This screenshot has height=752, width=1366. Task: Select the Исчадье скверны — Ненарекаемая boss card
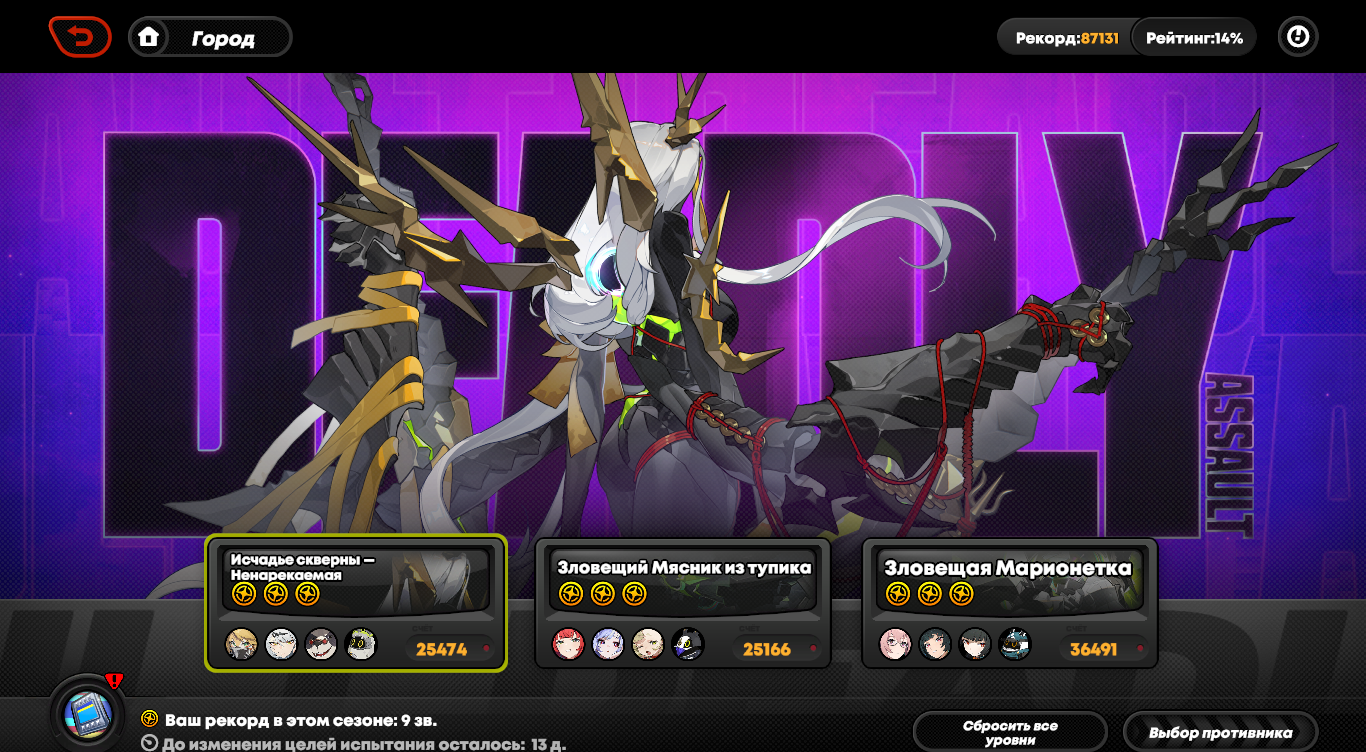coord(356,603)
